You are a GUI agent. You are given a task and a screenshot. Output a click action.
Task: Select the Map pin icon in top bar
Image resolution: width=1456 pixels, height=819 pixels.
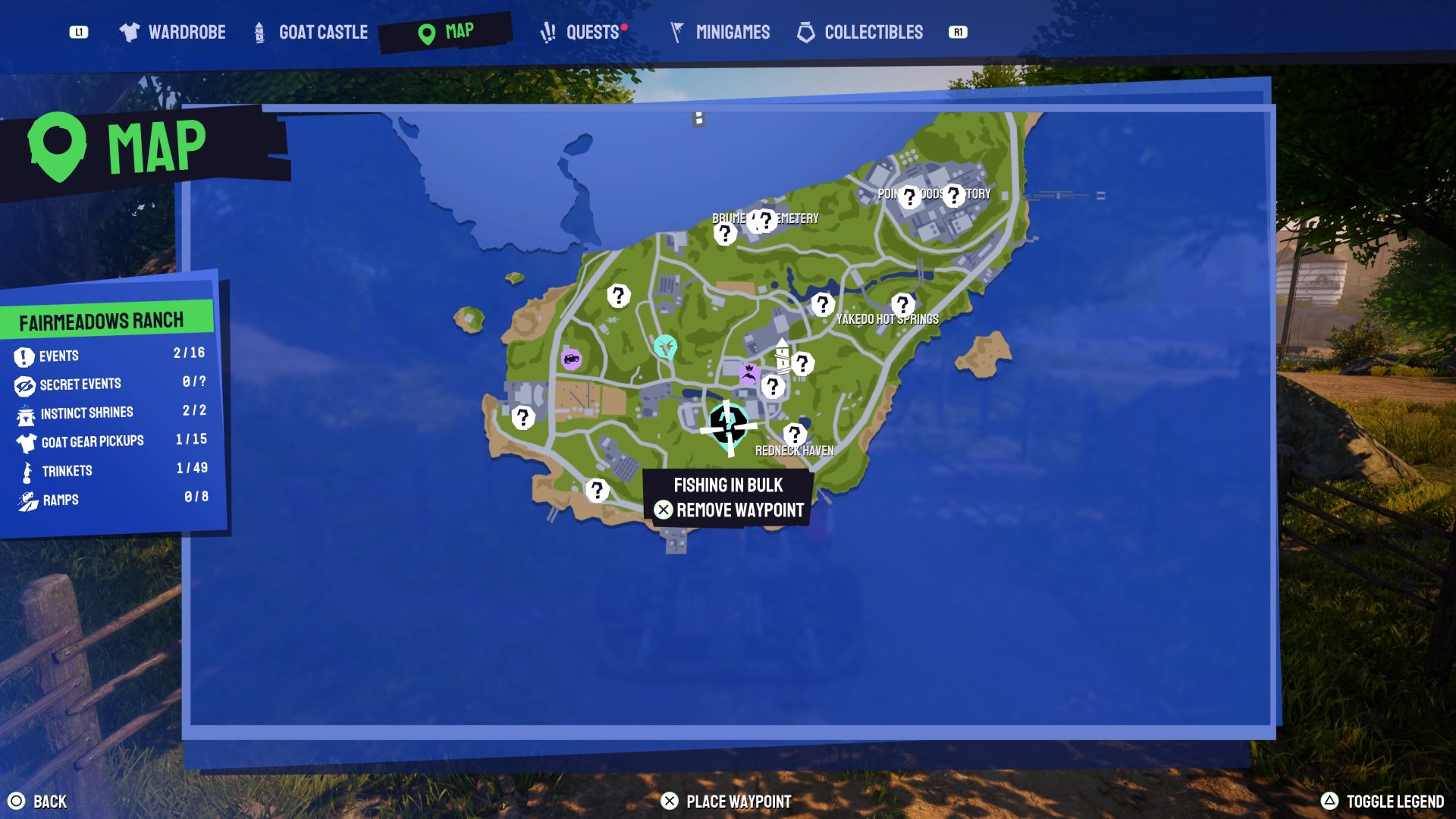[425, 32]
